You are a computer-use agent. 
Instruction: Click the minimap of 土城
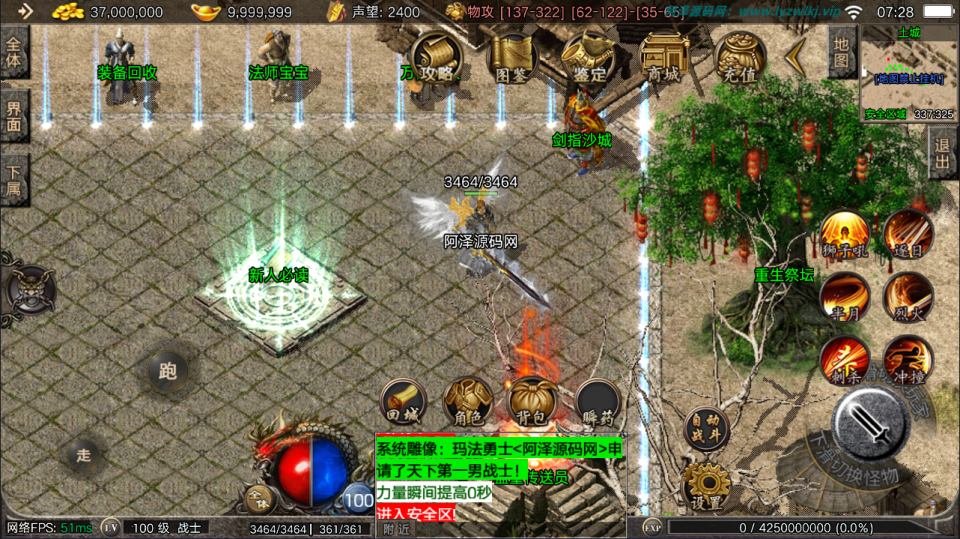(908, 73)
